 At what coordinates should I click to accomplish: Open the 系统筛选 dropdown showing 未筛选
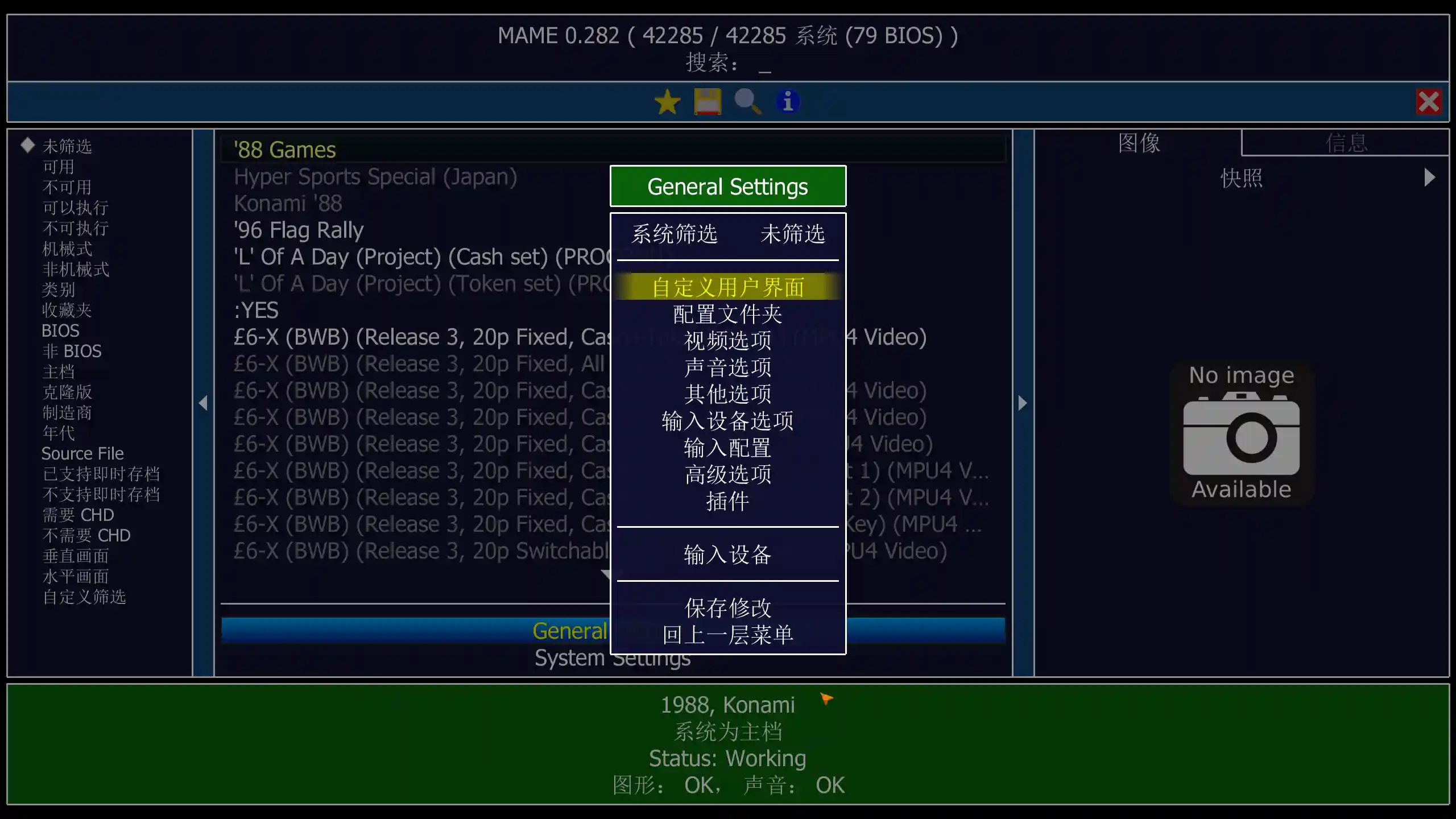click(793, 234)
